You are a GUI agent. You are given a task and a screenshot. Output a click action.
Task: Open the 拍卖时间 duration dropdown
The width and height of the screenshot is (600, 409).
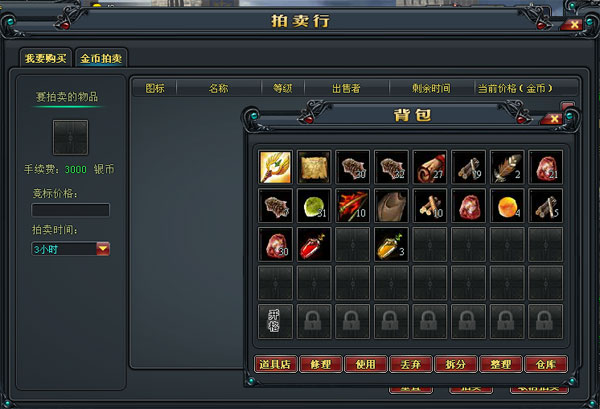coord(103,248)
